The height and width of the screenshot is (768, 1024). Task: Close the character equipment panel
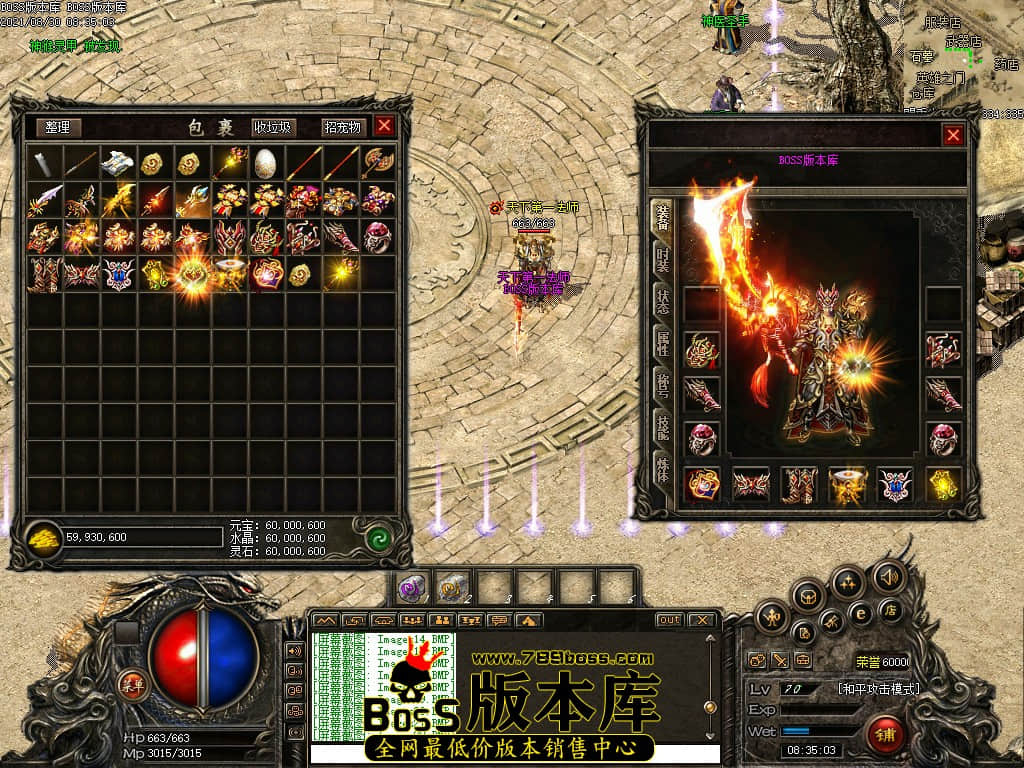(953, 135)
